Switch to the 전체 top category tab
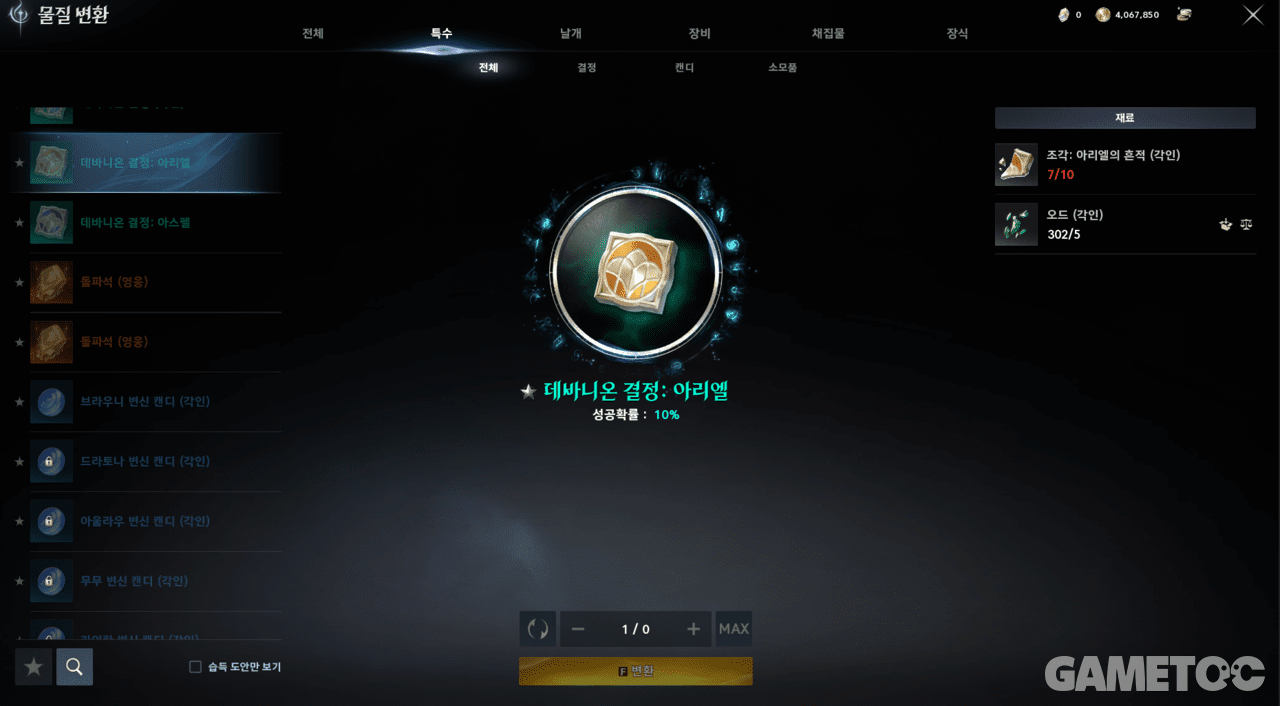 pos(313,34)
